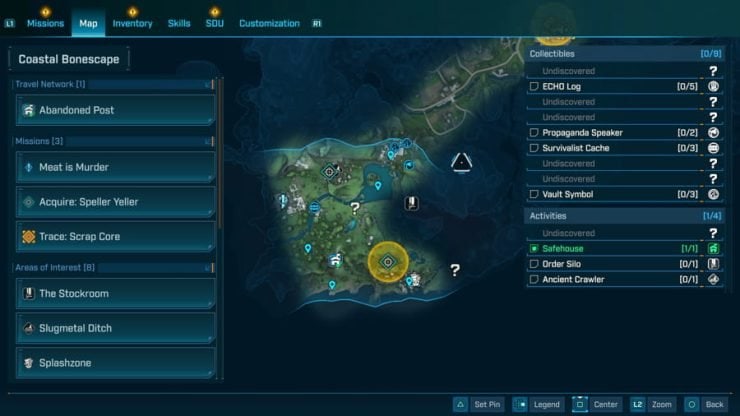Collapse the Travel Network section header
The image size is (740, 416).
tap(208, 85)
